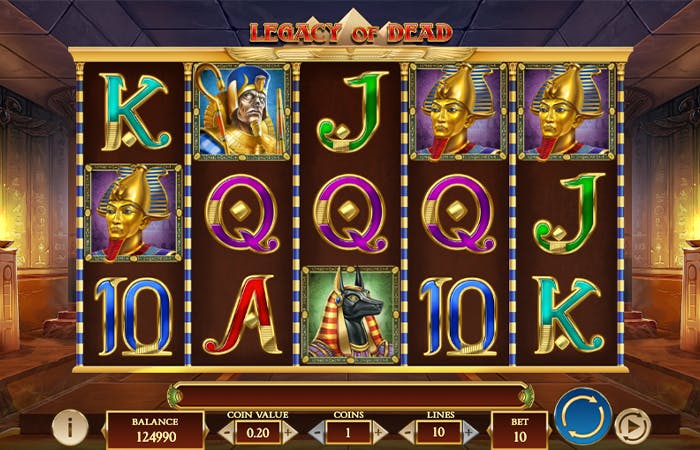Raise the number of coins

[379, 432]
